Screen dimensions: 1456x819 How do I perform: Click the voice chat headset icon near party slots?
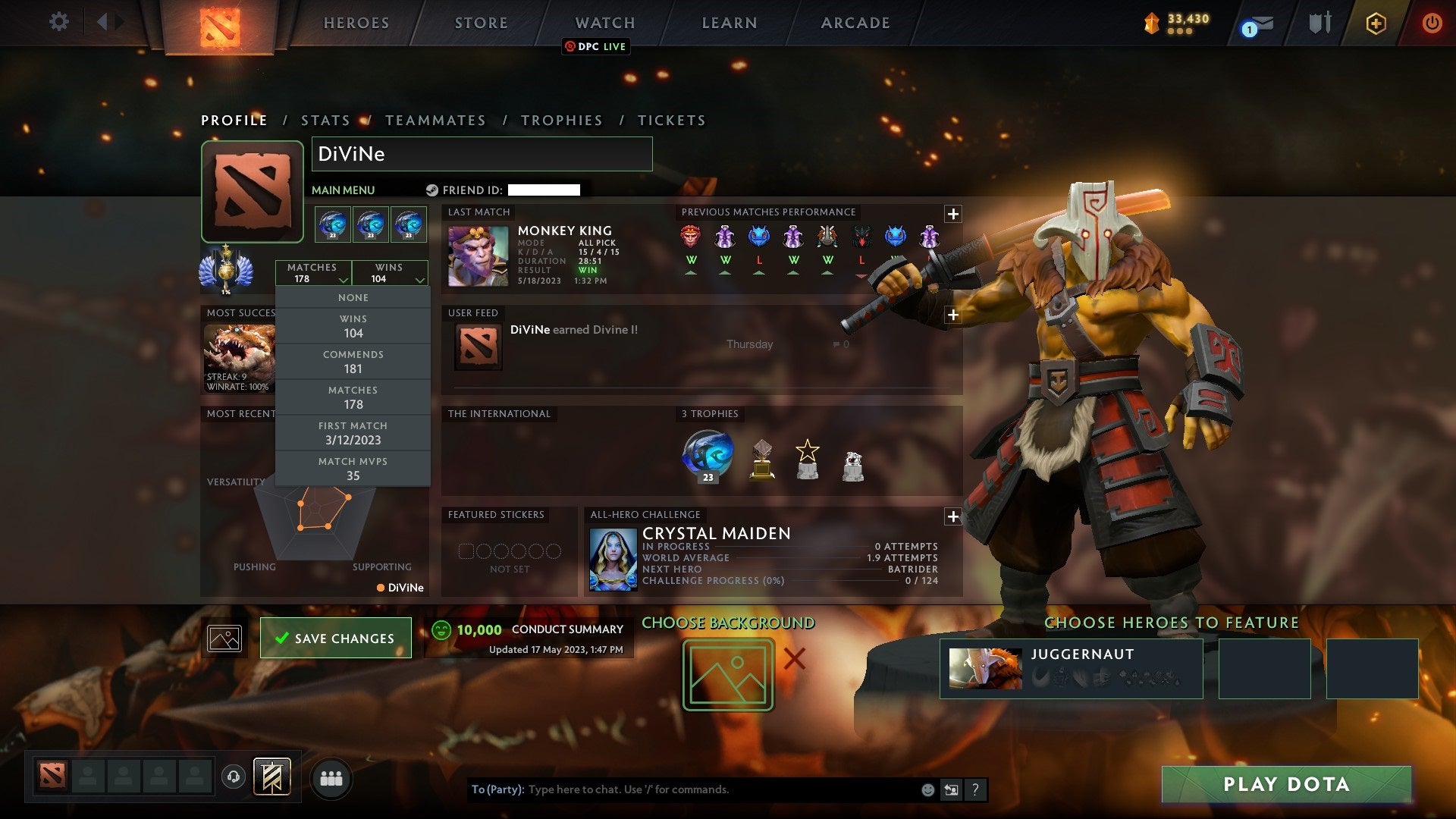coord(233,777)
